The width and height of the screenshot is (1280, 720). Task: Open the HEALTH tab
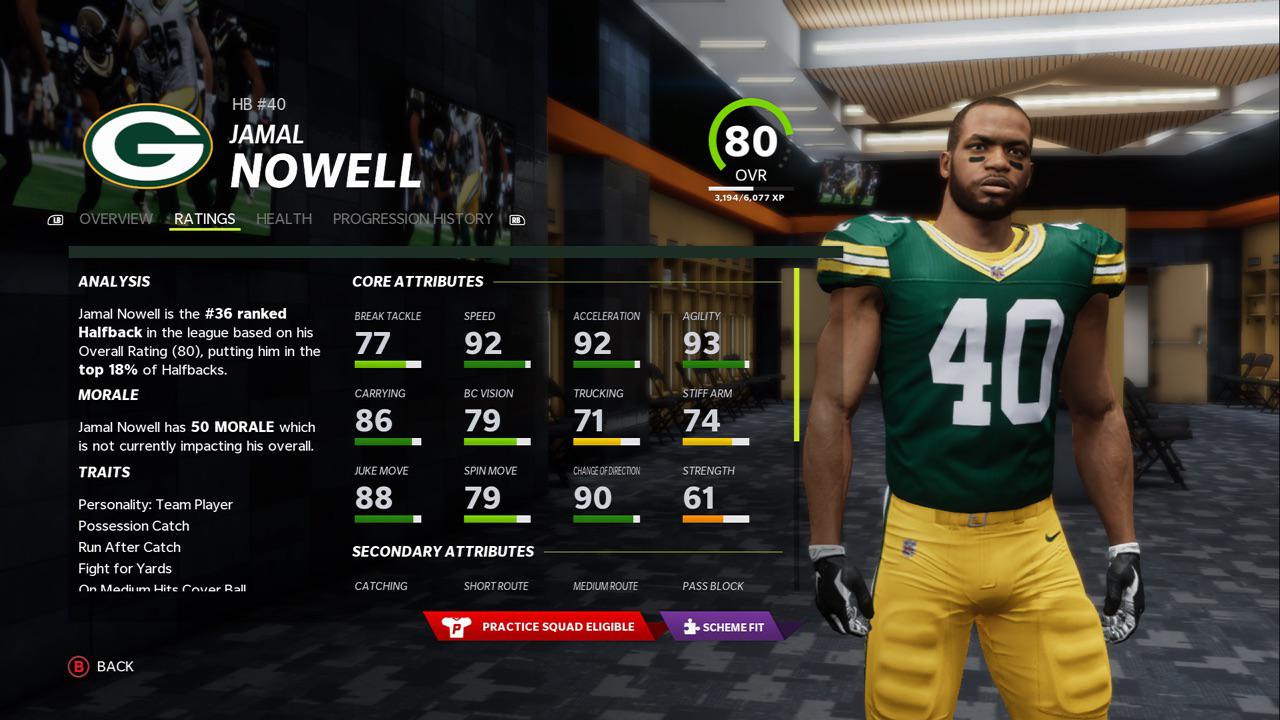283,219
